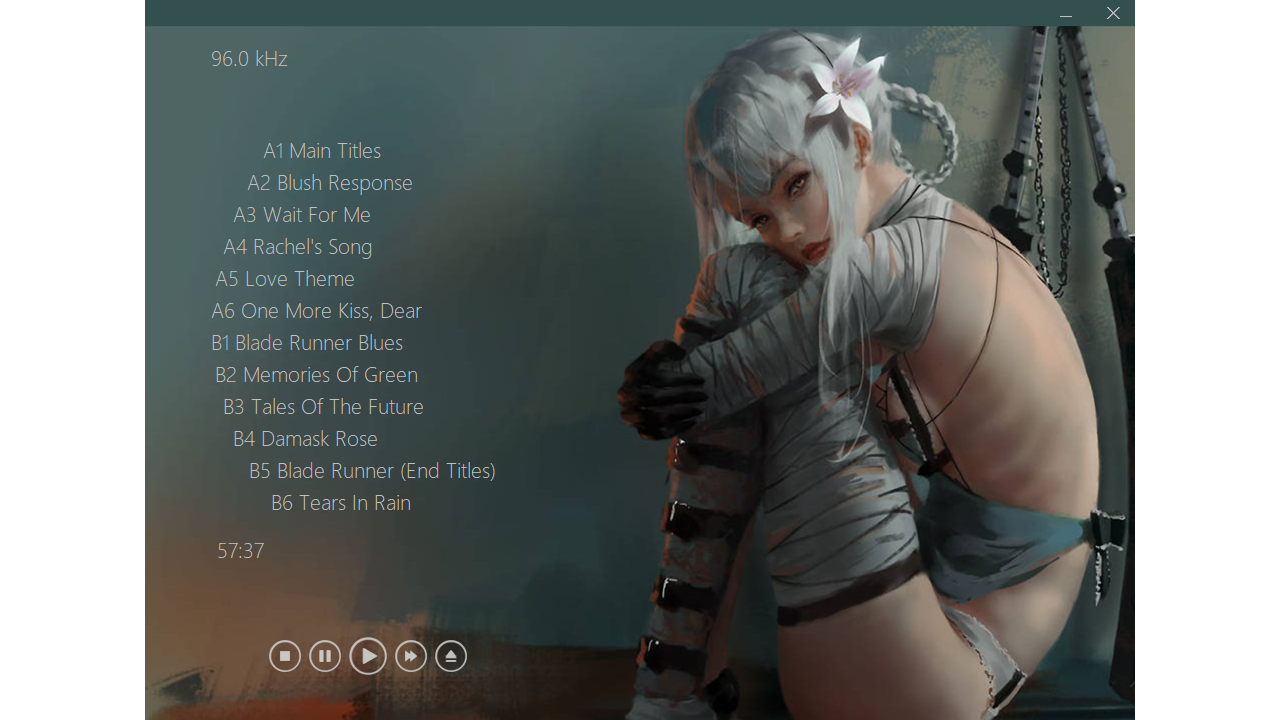The width and height of the screenshot is (1280, 720).
Task: Choose the A3 Wait For Me track
Action: [302, 215]
